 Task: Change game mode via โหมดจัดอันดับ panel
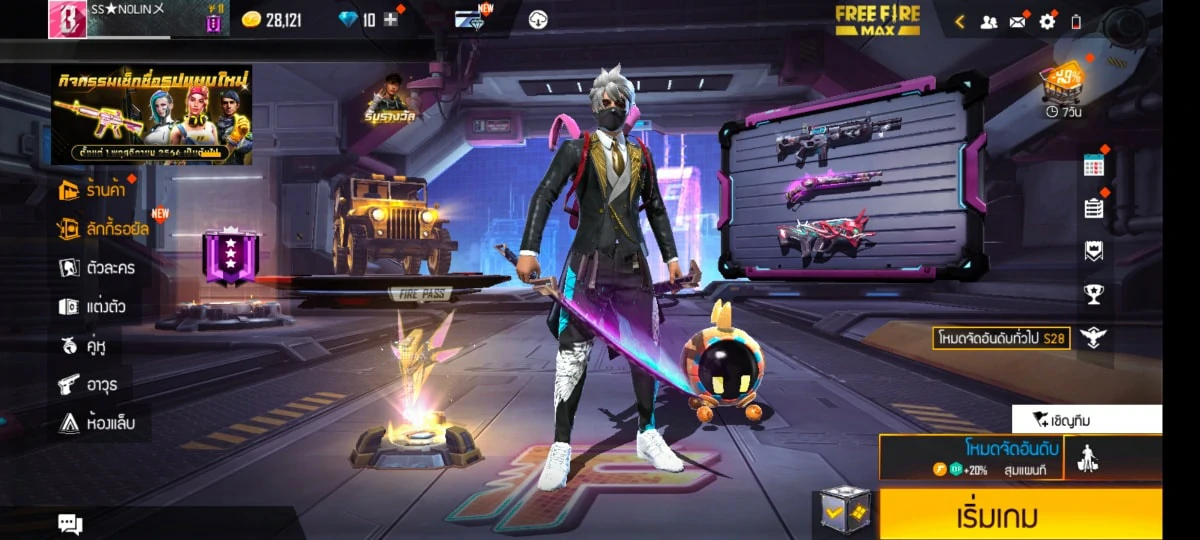click(x=970, y=457)
